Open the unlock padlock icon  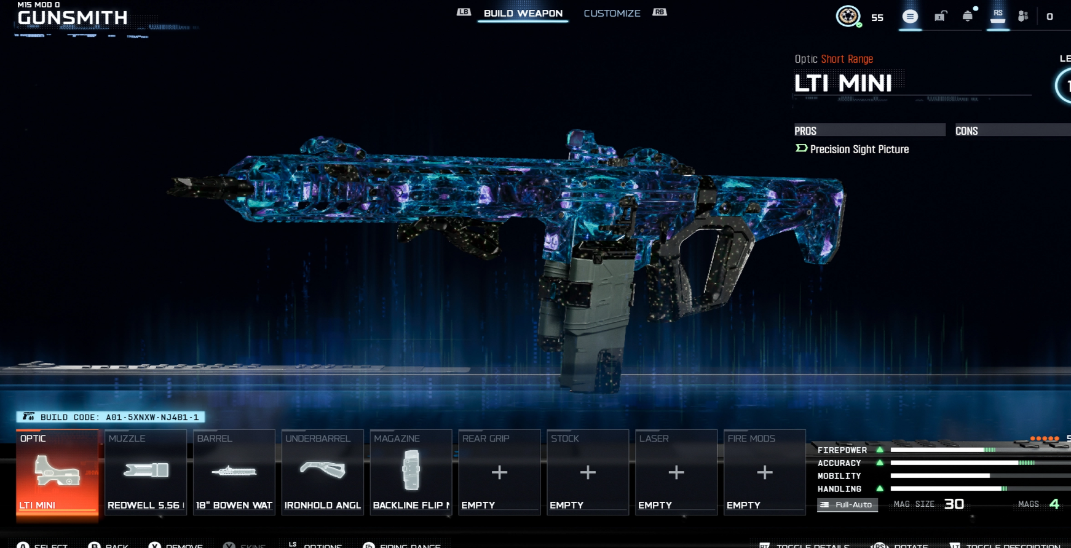click(x=940, y=16)
